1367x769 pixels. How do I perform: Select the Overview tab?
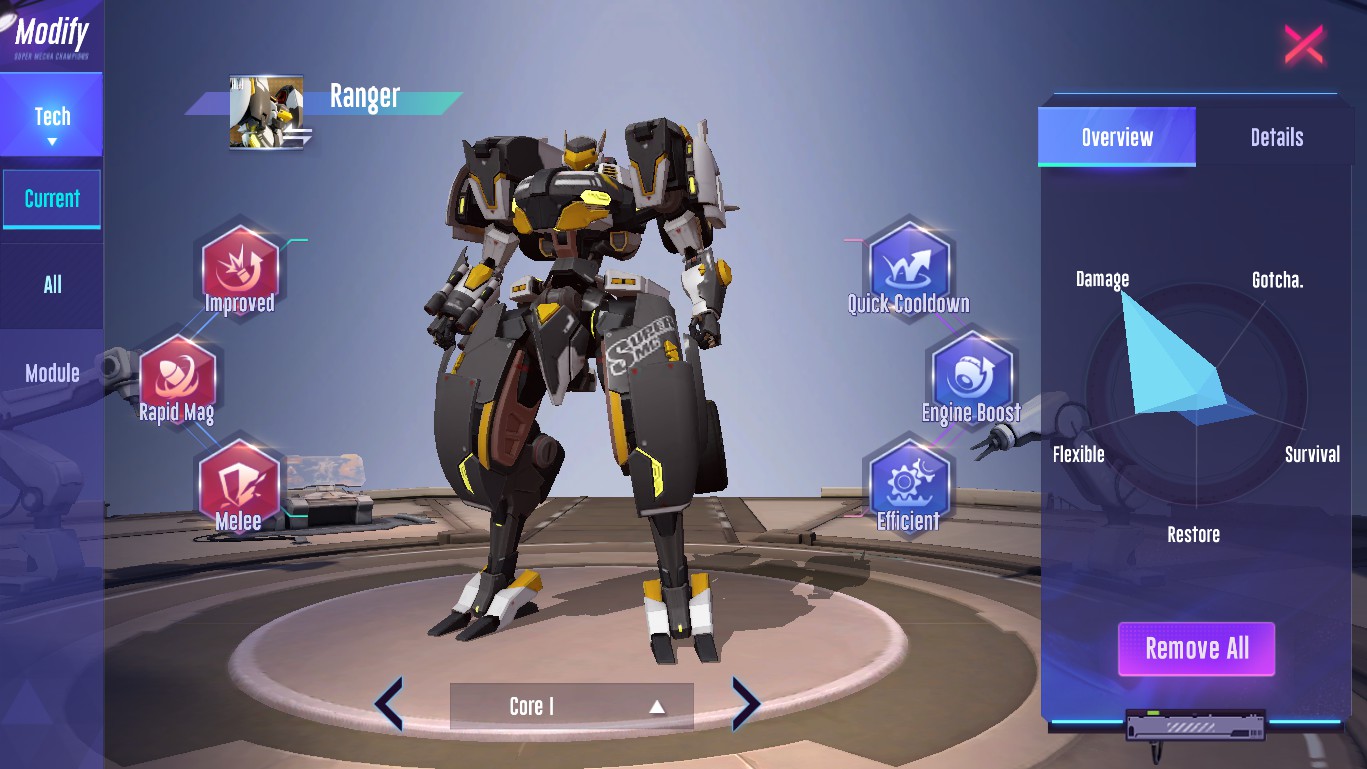pyautogui.click(x=1117, y=137)
